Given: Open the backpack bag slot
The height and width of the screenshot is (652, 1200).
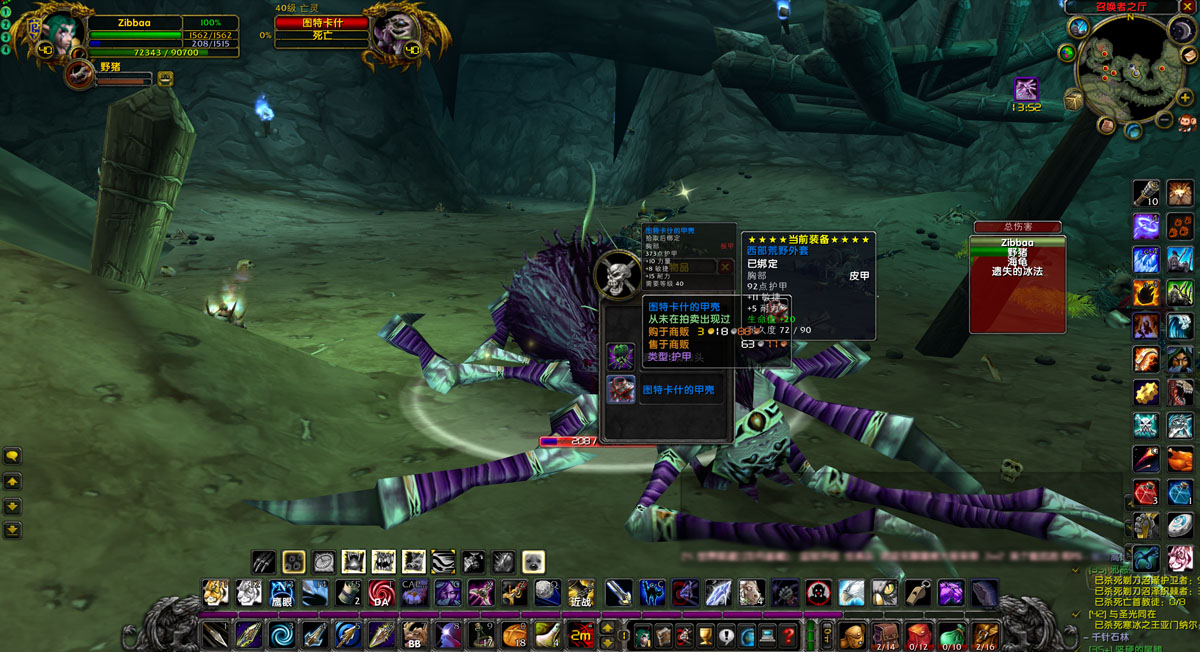Looking at the screenshot, I should pyautogui.click(x=852, y=634).
